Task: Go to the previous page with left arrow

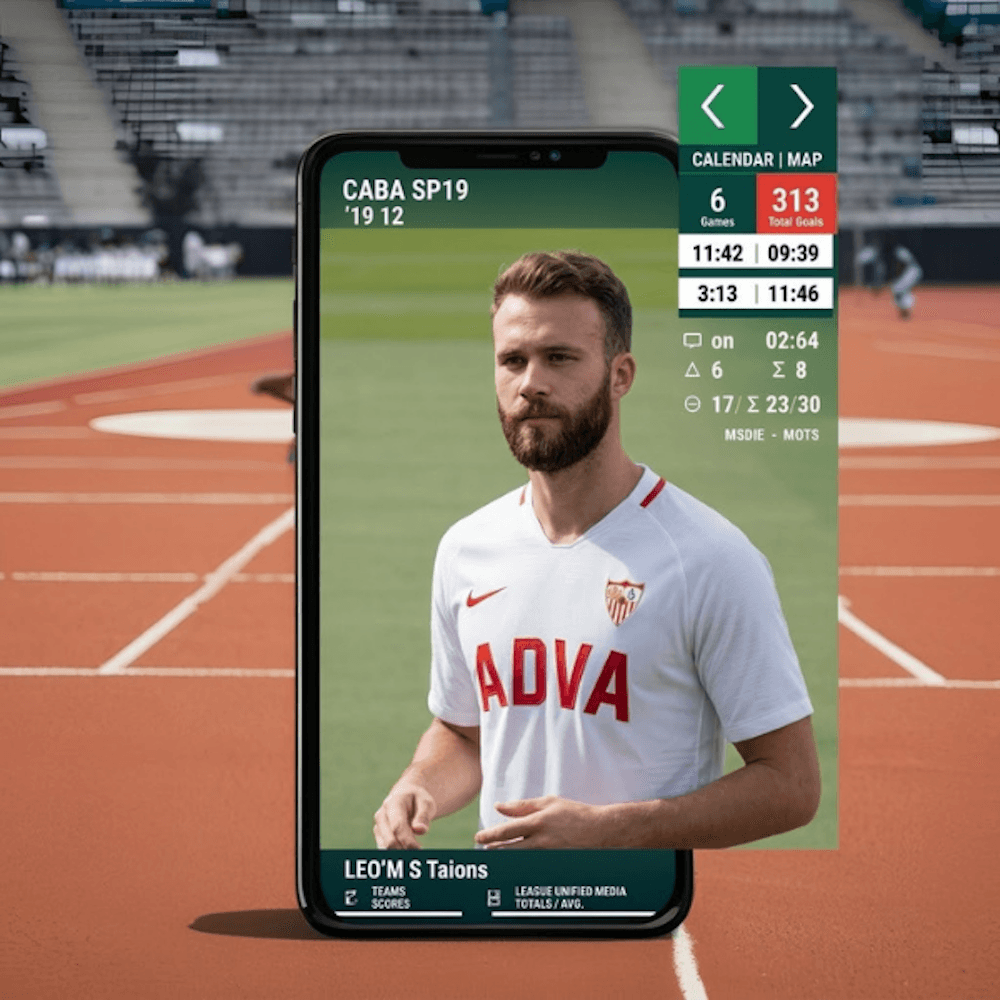Action: pyautogui.click(x=716, y=106)
